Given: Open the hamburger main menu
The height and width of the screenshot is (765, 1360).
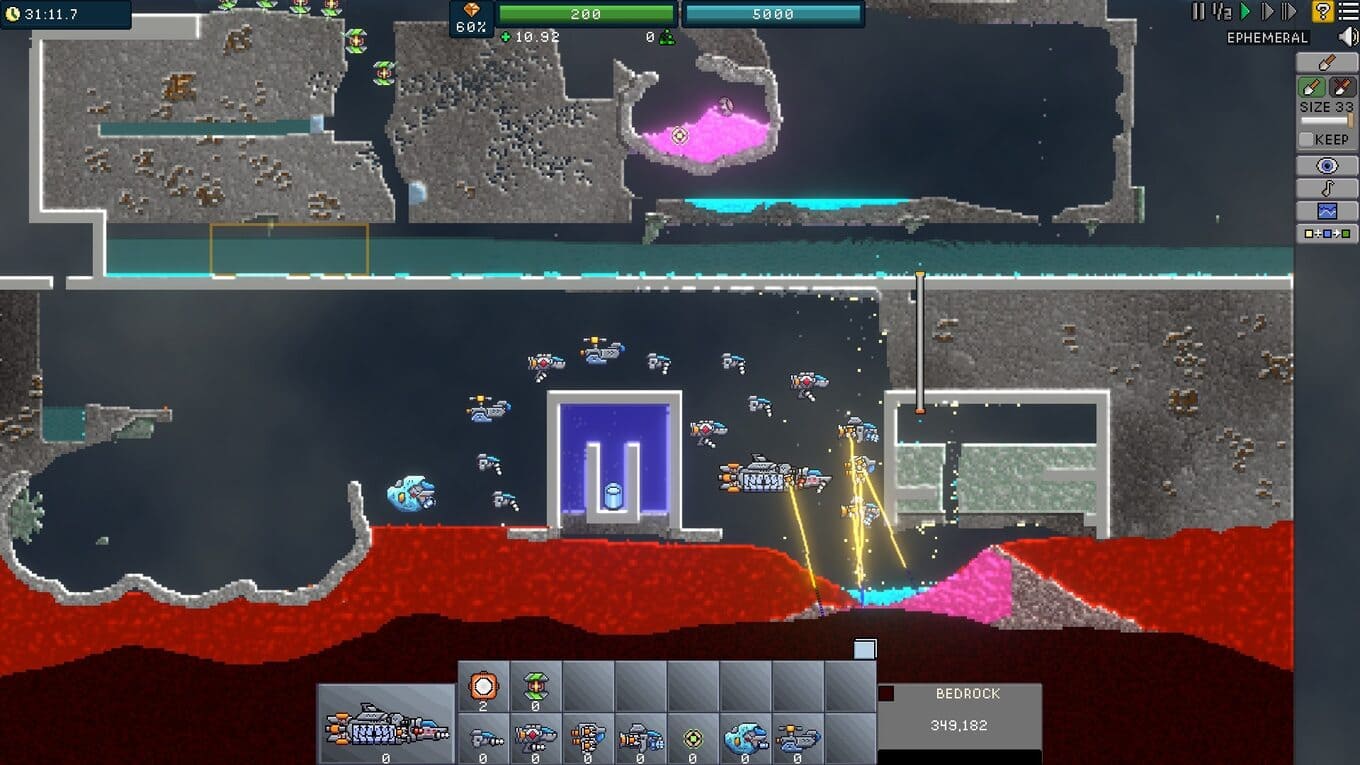Looking at the screenshot, I should tap(1348, 12).
